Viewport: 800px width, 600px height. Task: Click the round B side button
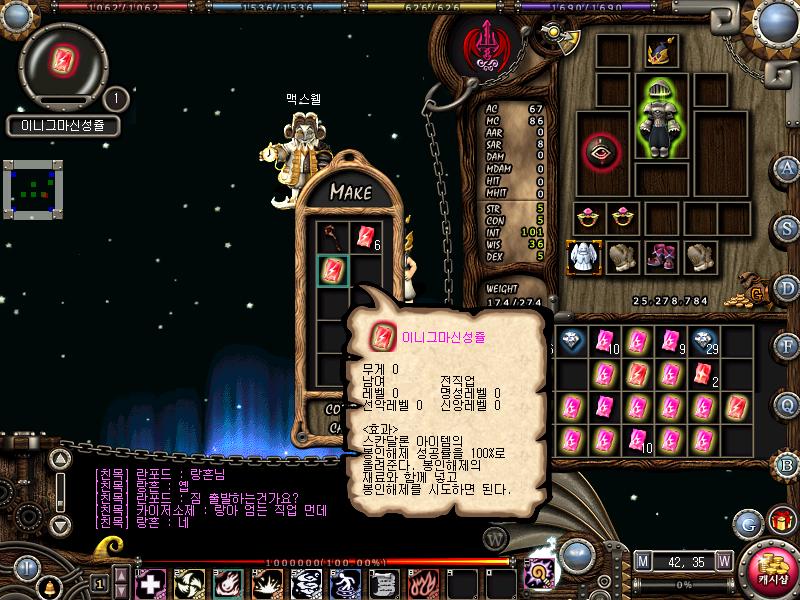(x=788, y=464)
